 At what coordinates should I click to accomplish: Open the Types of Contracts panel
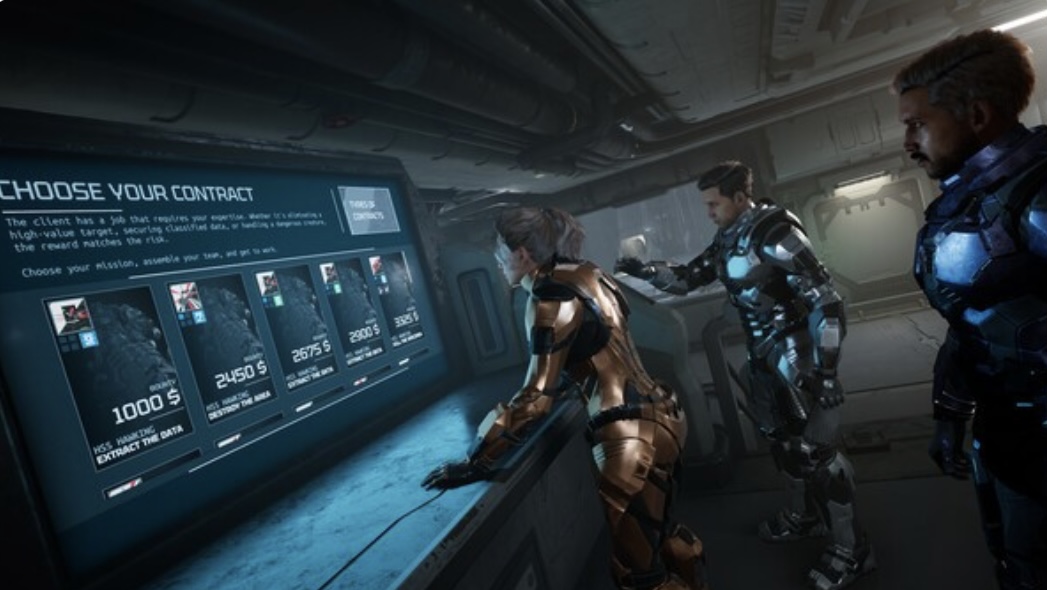[367, 209]
